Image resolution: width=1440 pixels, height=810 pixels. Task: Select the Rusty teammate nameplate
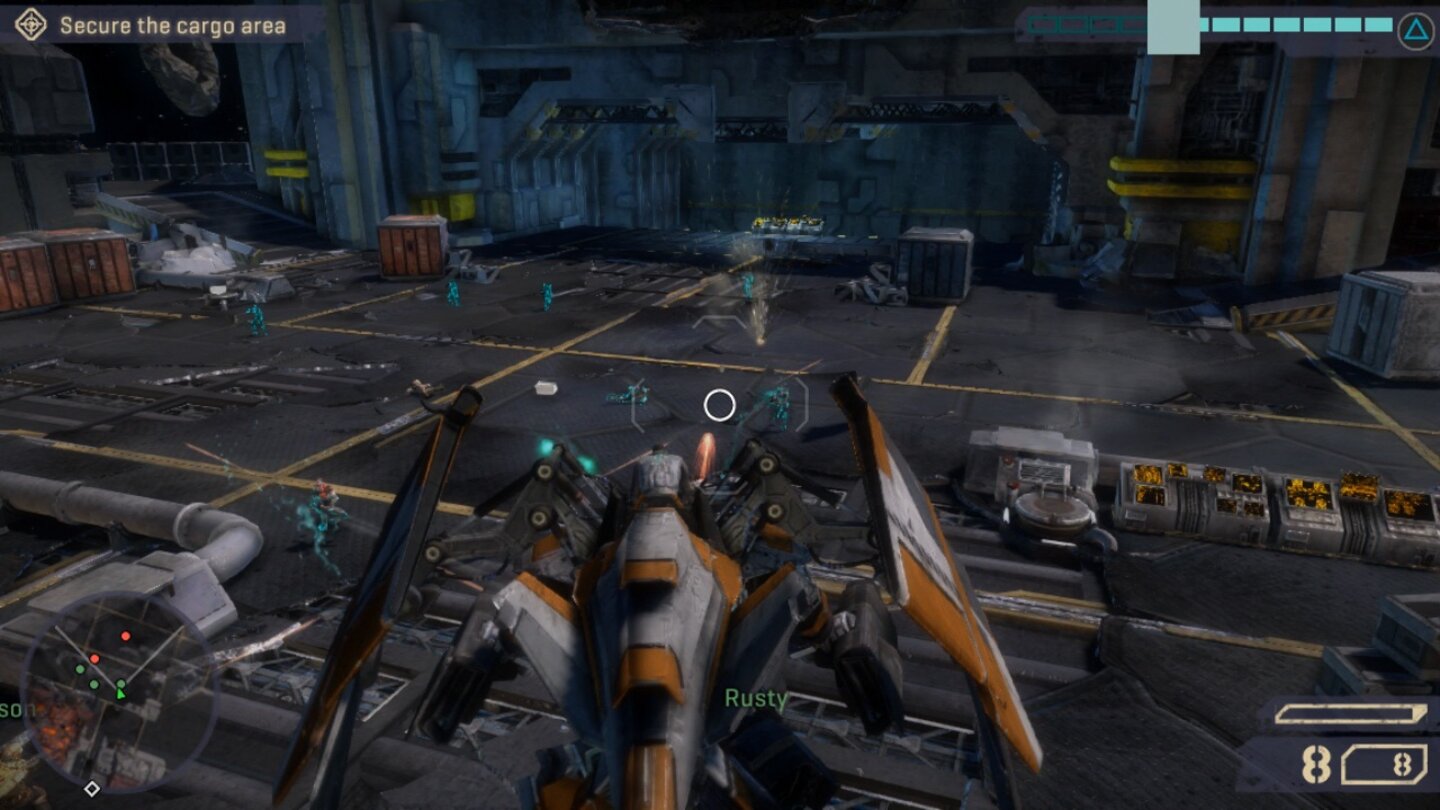click(753, 699)
